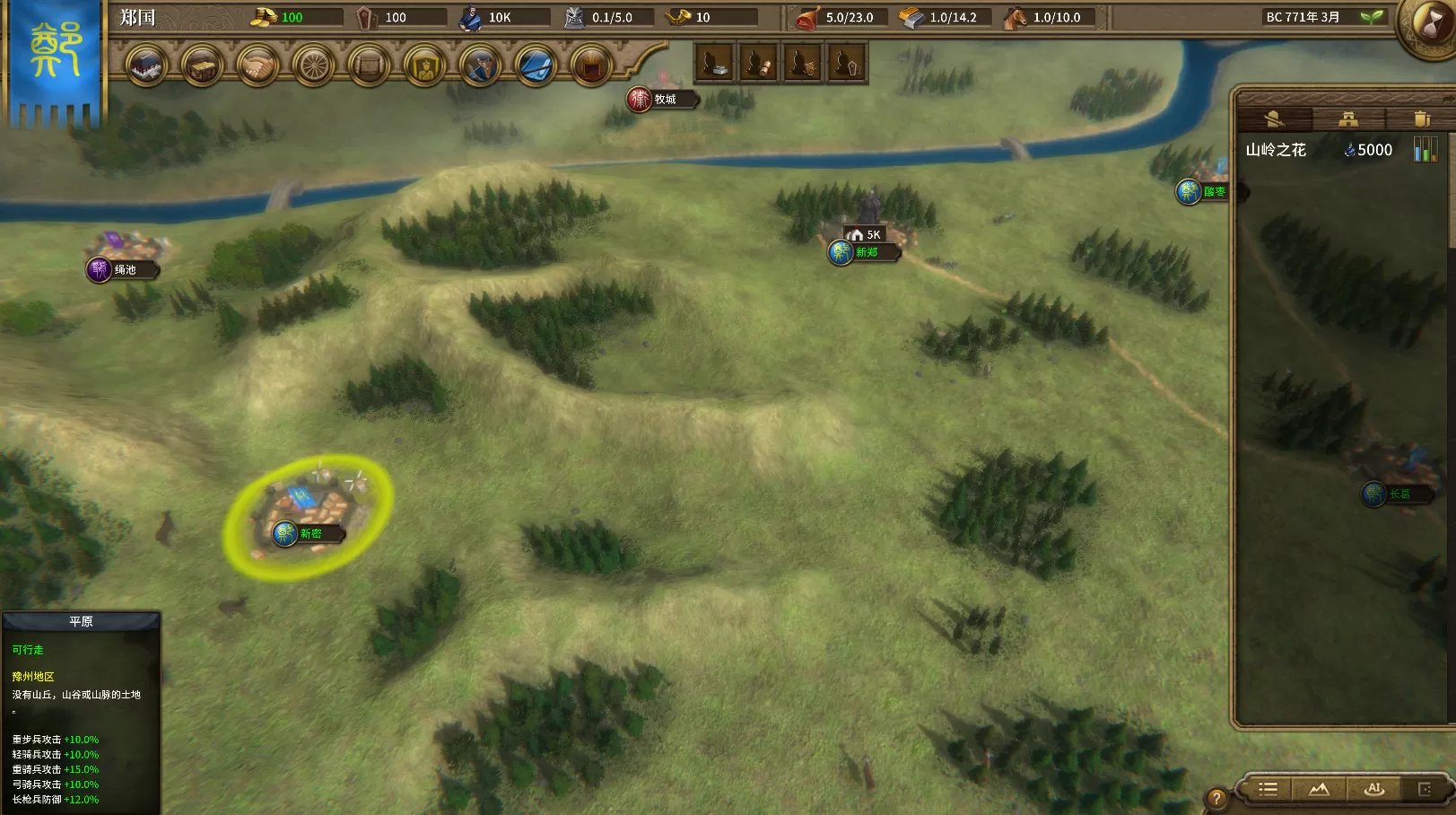
Task: Select the 新郑 city label
Action: 865,252
